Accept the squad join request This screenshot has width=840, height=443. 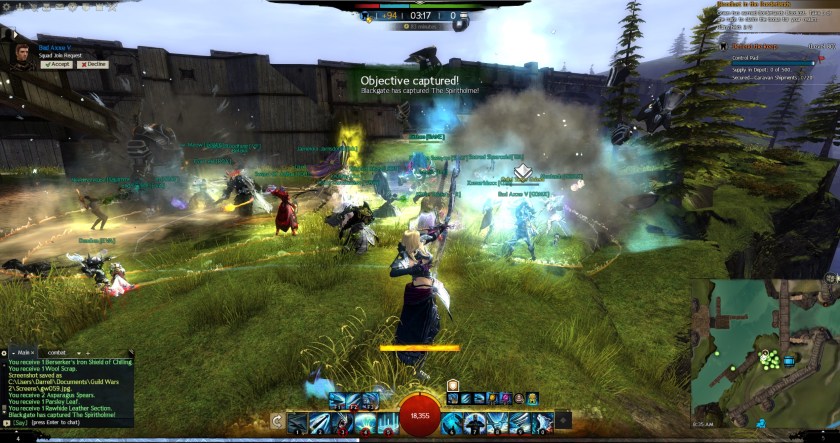(x=55, y=64)
